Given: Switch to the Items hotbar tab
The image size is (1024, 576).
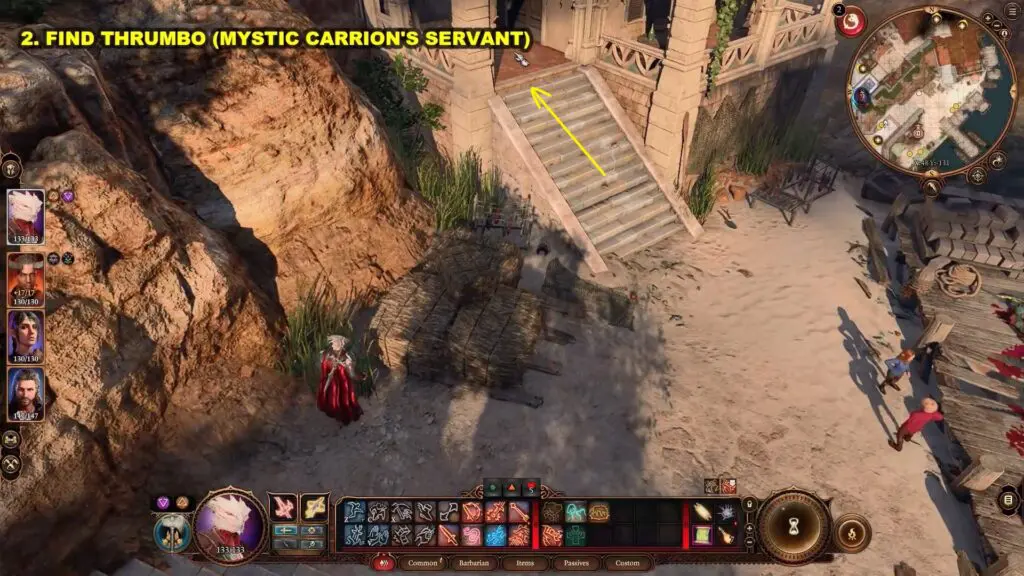Looking at the screenshot, I should tap(524, 563).
